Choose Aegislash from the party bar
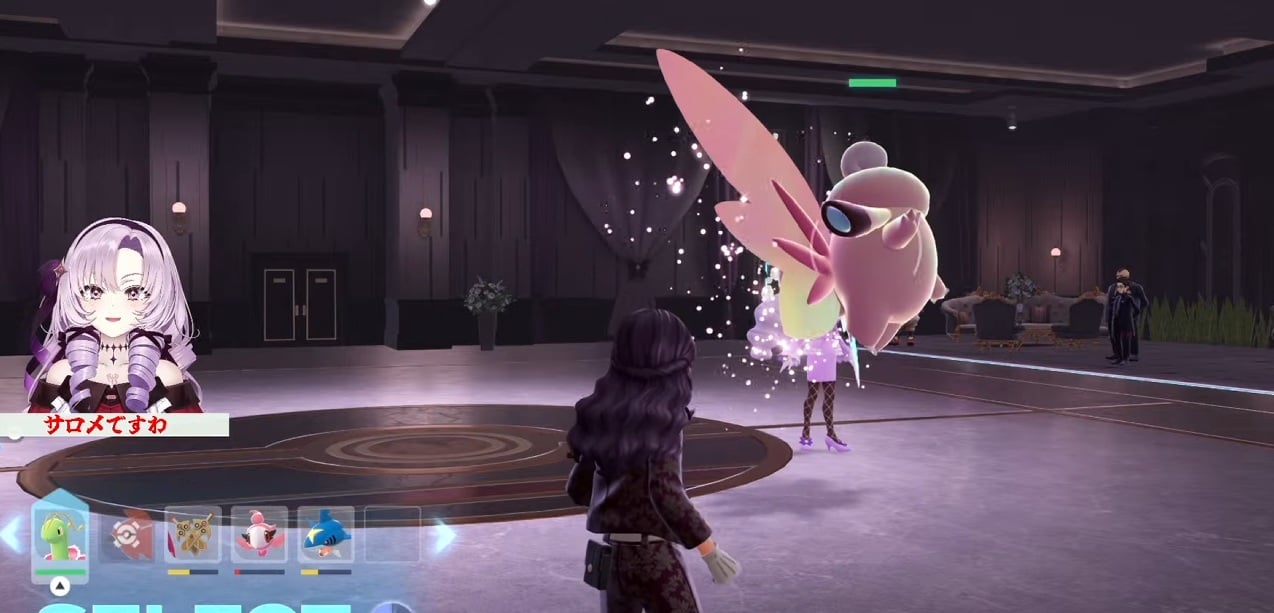Image resolution: width=1274 pixels, height=613 pixels. (193, 535)
